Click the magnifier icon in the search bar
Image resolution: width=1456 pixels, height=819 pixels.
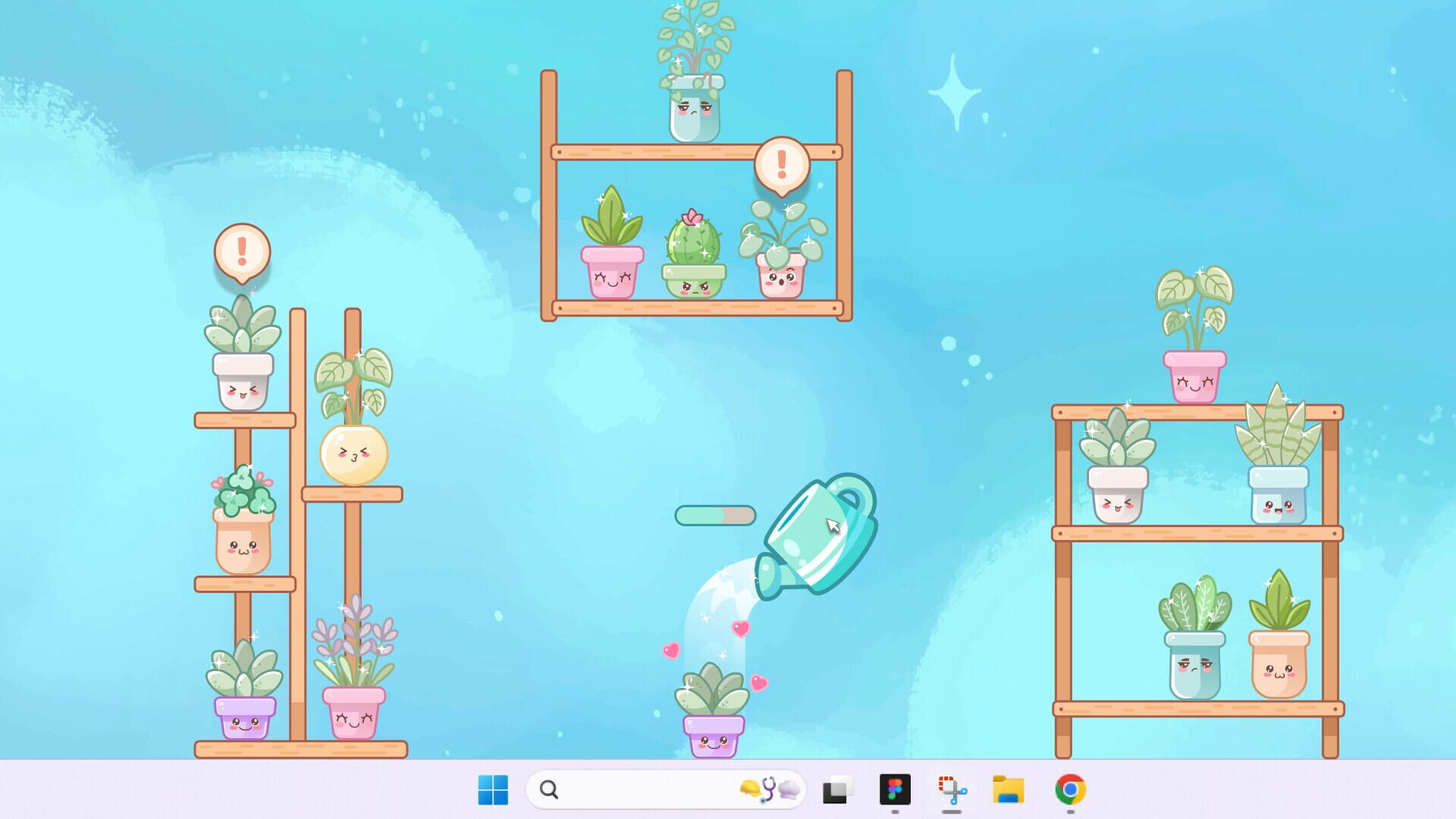pos(548,790)
